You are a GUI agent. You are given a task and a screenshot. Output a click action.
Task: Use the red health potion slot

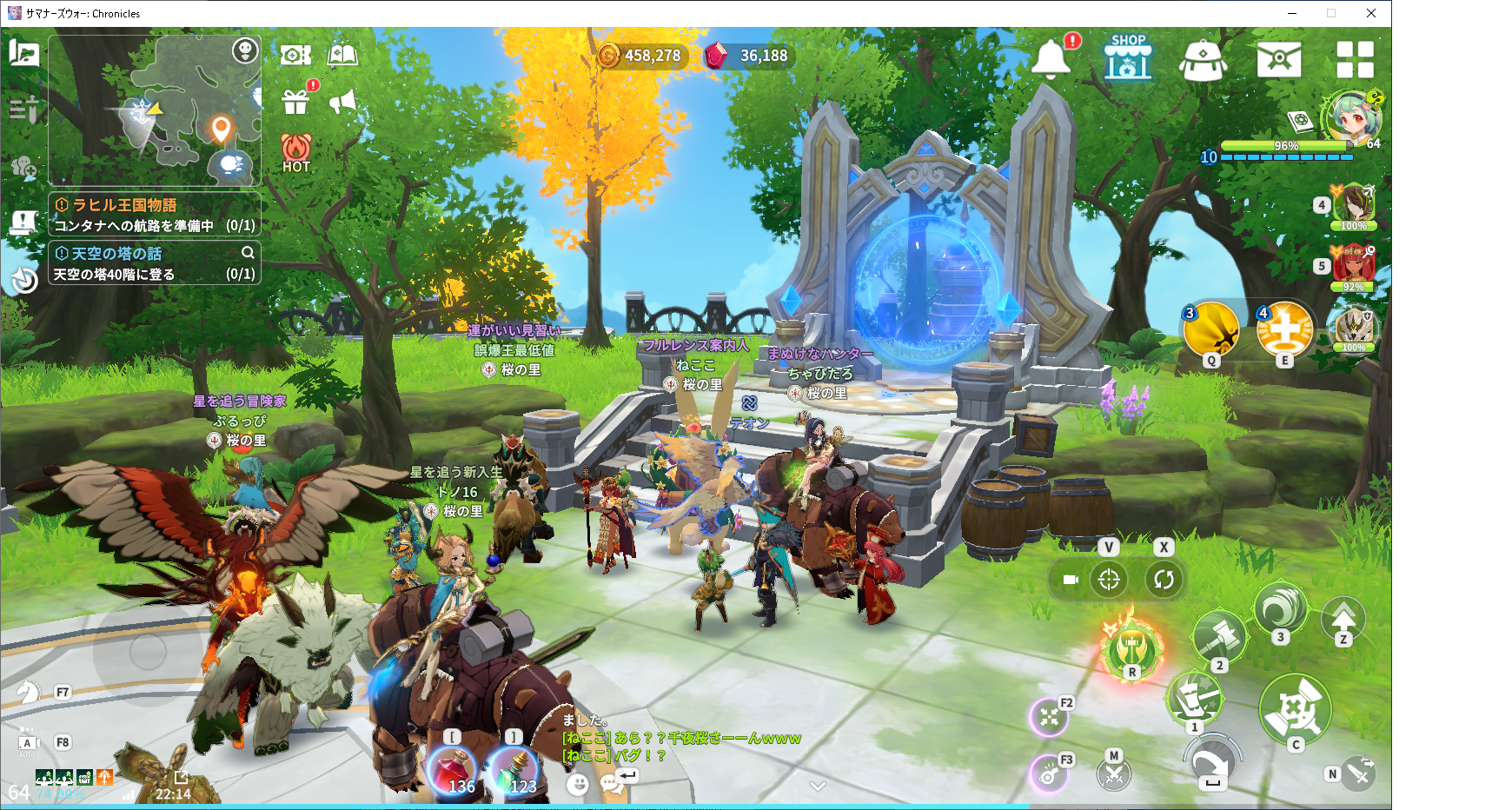452,770
